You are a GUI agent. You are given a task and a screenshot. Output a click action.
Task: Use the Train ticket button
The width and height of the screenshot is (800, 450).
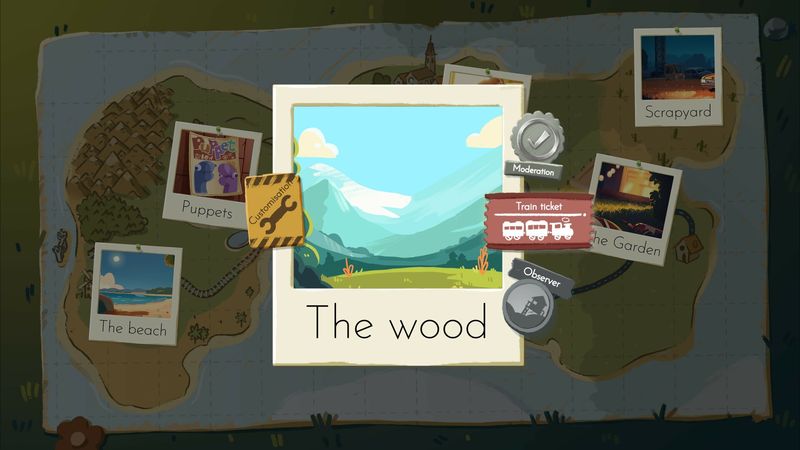click(538, 223)
